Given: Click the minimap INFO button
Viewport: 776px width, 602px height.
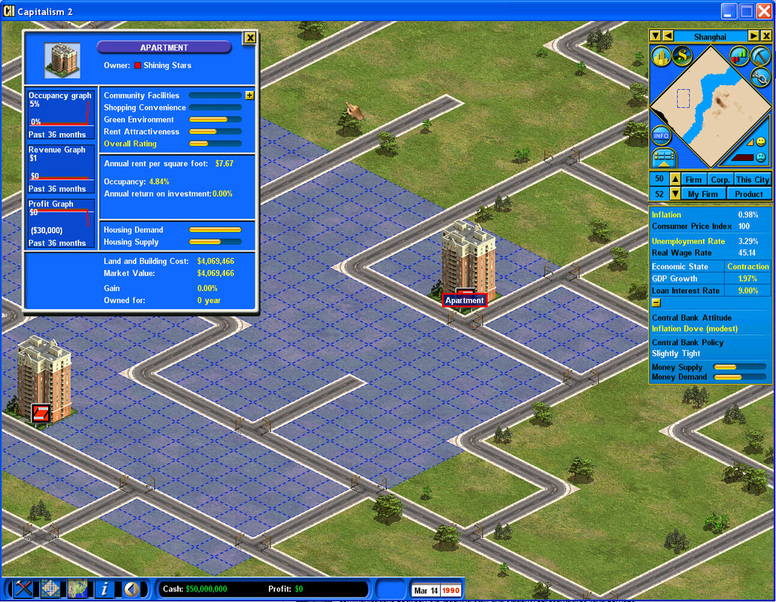Looking at the screenshot, I should 660,135.
